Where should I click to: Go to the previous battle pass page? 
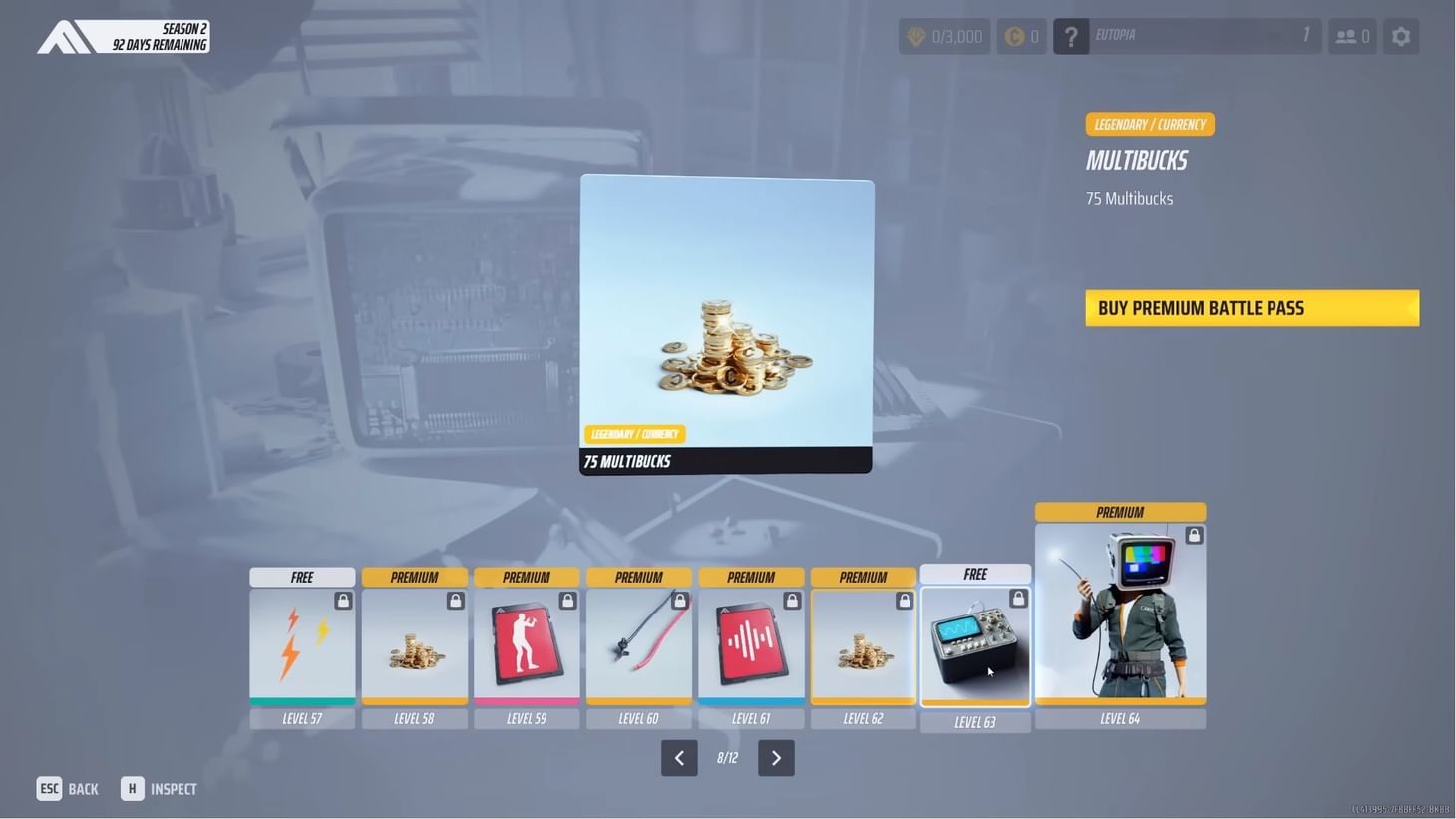point(679,758)
